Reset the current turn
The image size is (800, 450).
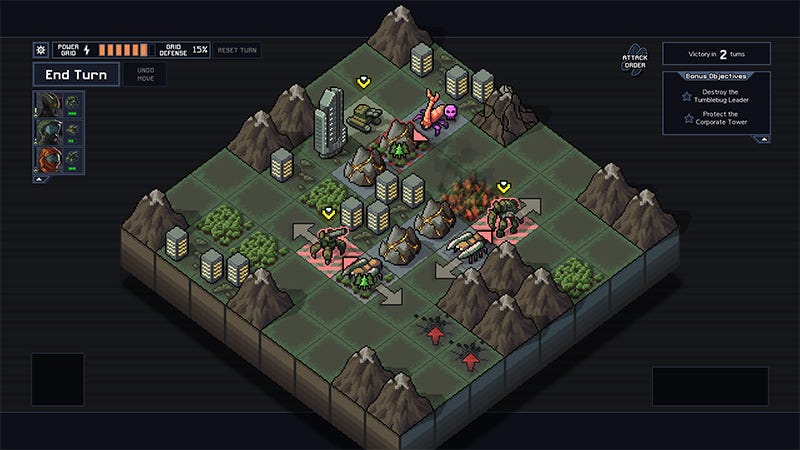tap(238, 49)
